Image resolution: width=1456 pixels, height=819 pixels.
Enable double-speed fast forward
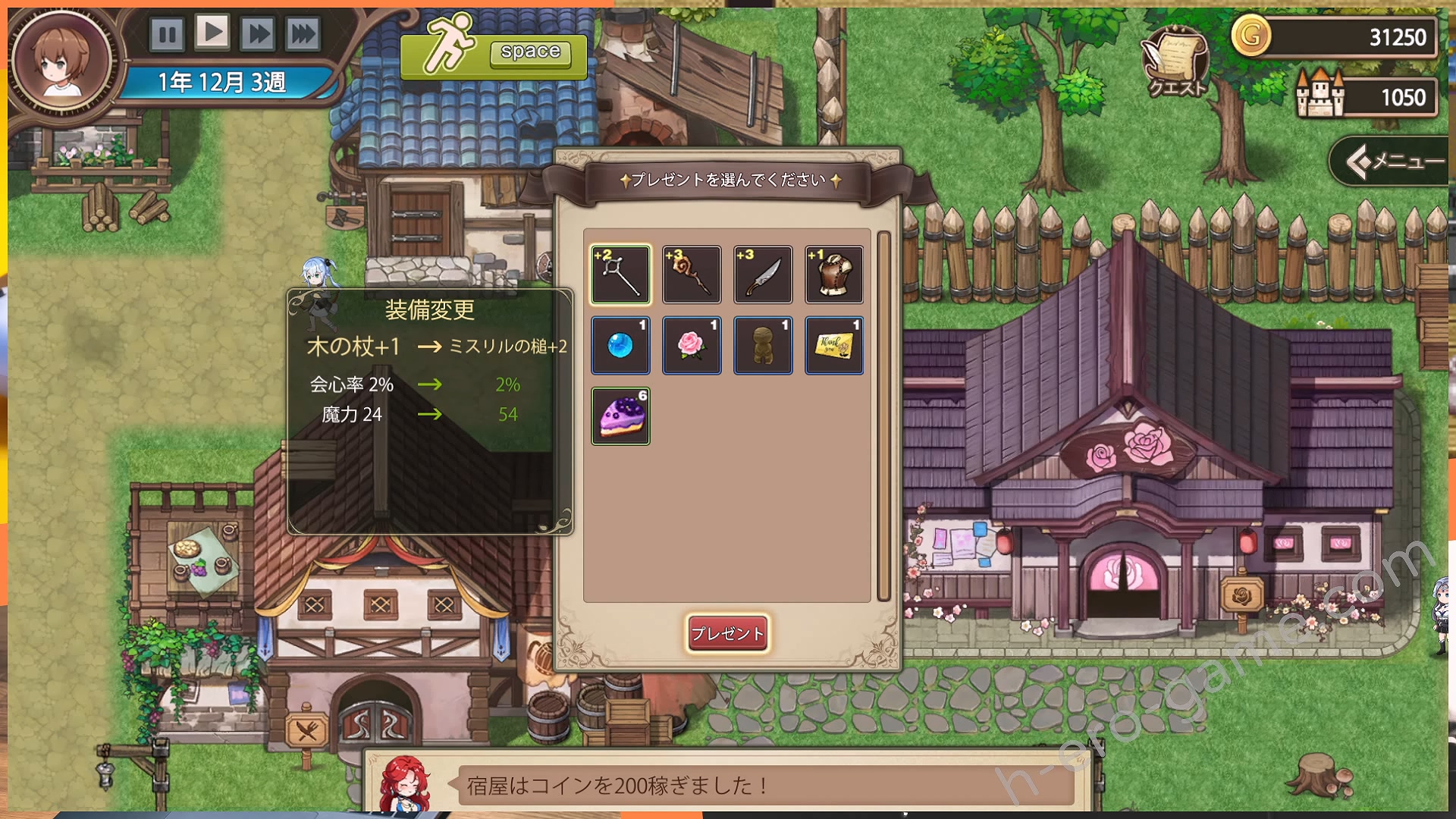pos(259,33)
